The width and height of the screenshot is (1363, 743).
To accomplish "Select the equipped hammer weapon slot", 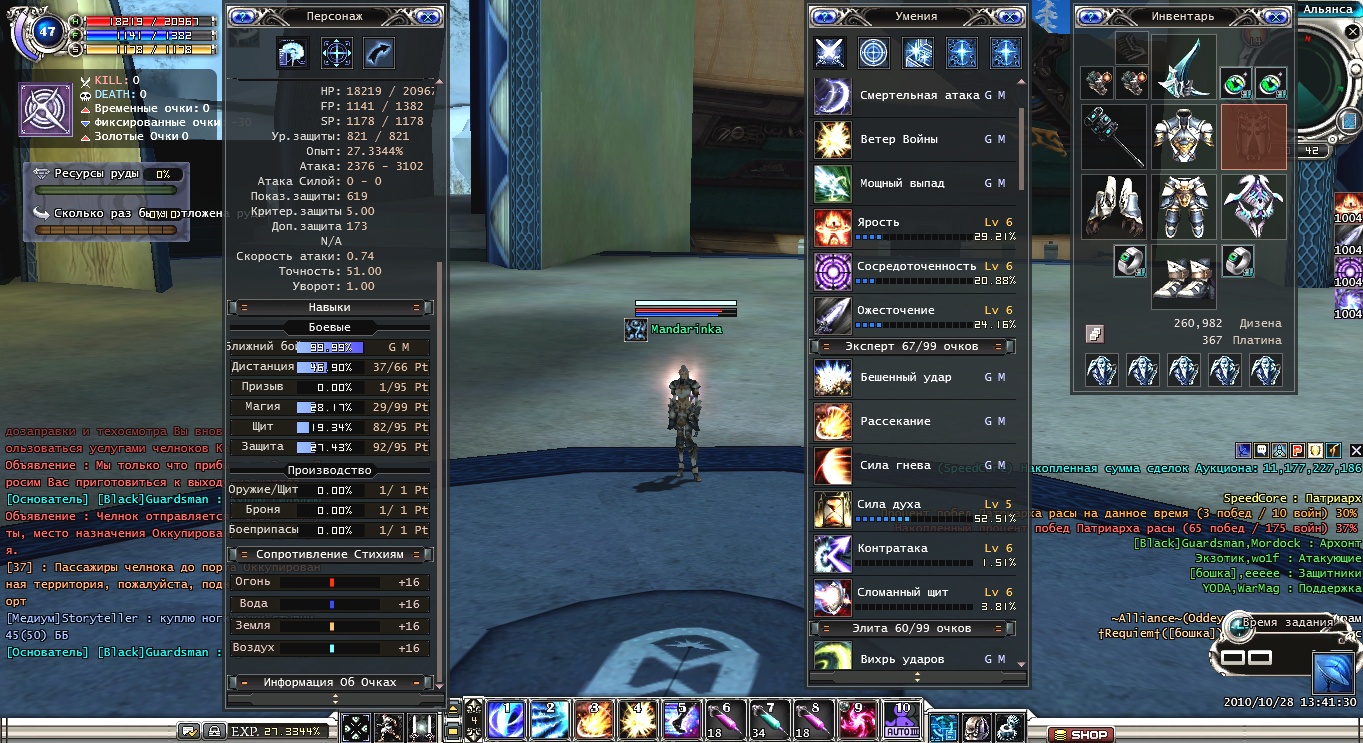I will coord(1113,137).
